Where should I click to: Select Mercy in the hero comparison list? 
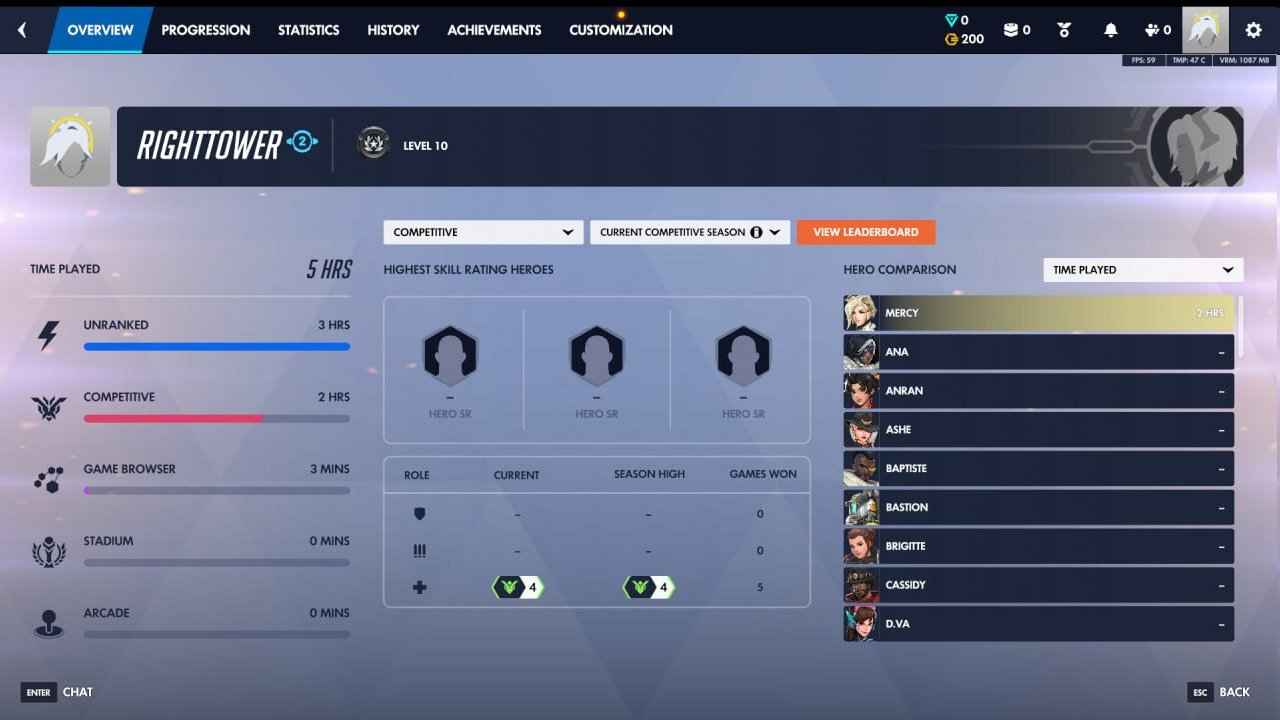pyautogui.click(x=1038, y=313)
